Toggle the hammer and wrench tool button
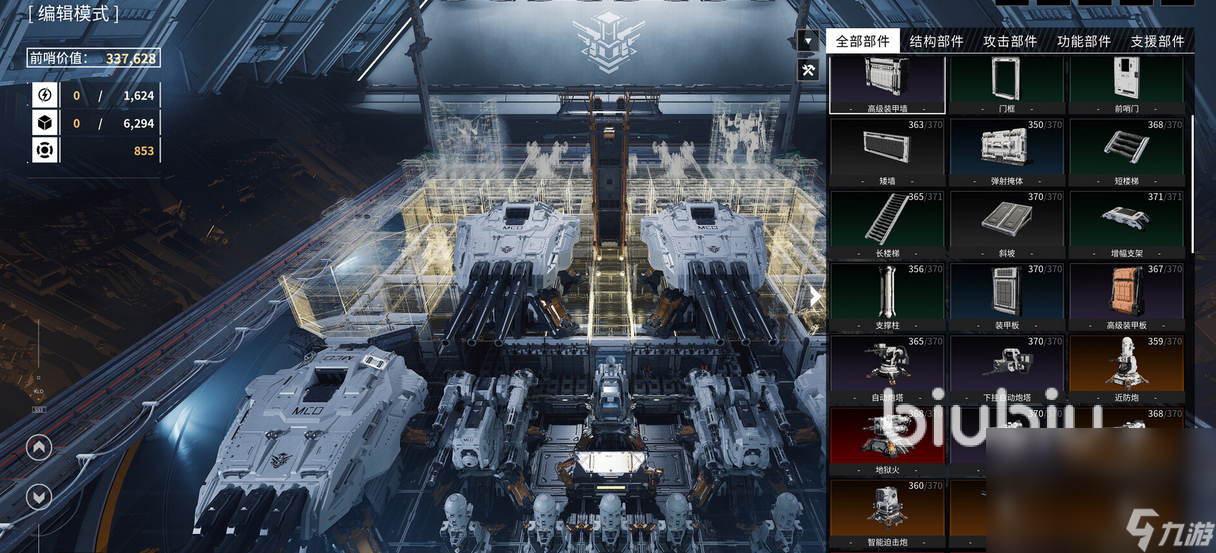 click(x=808, y=69)
